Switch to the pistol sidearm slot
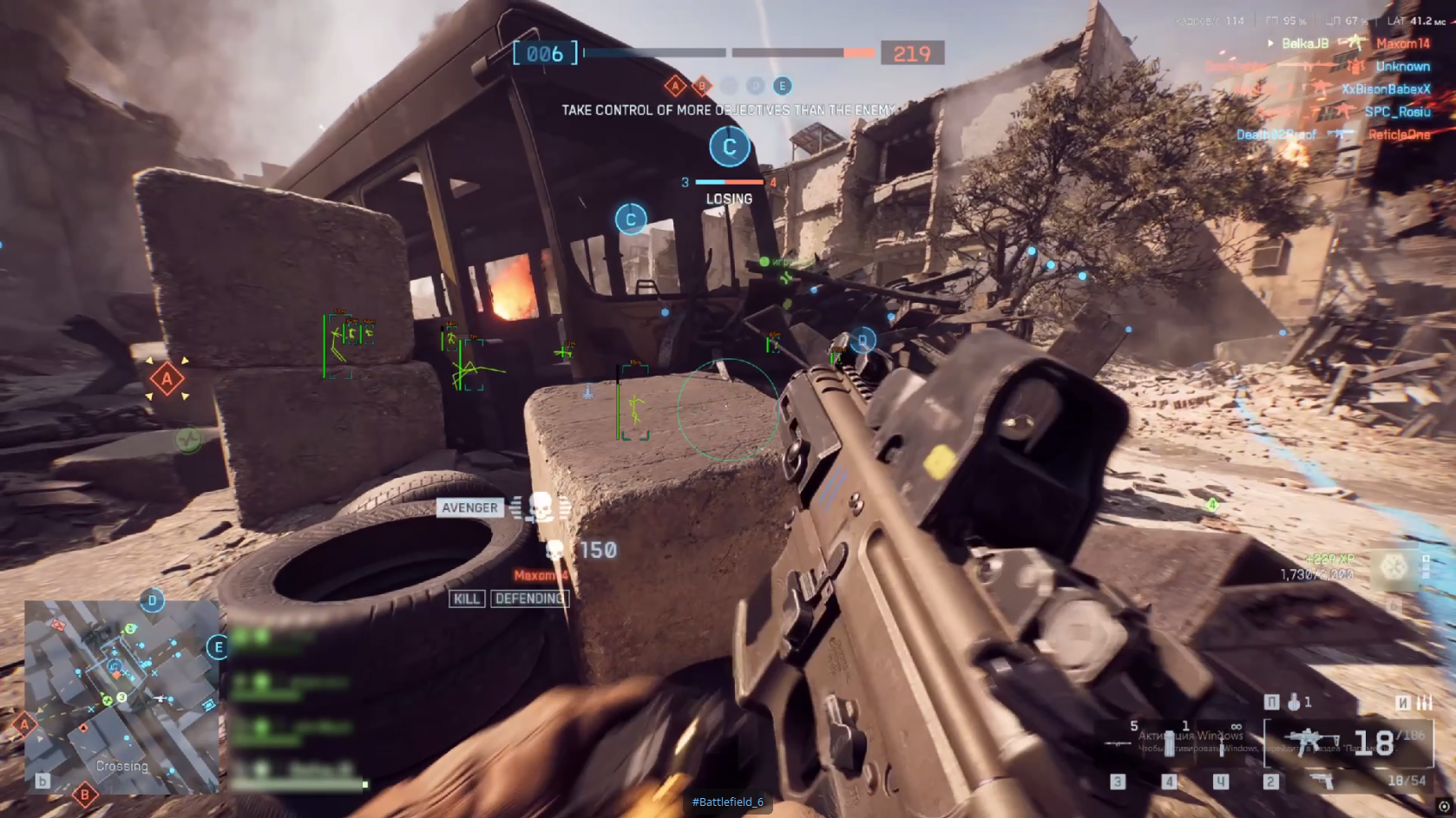The height and width of the screenshot is (818, 1456). (1322, 781)
